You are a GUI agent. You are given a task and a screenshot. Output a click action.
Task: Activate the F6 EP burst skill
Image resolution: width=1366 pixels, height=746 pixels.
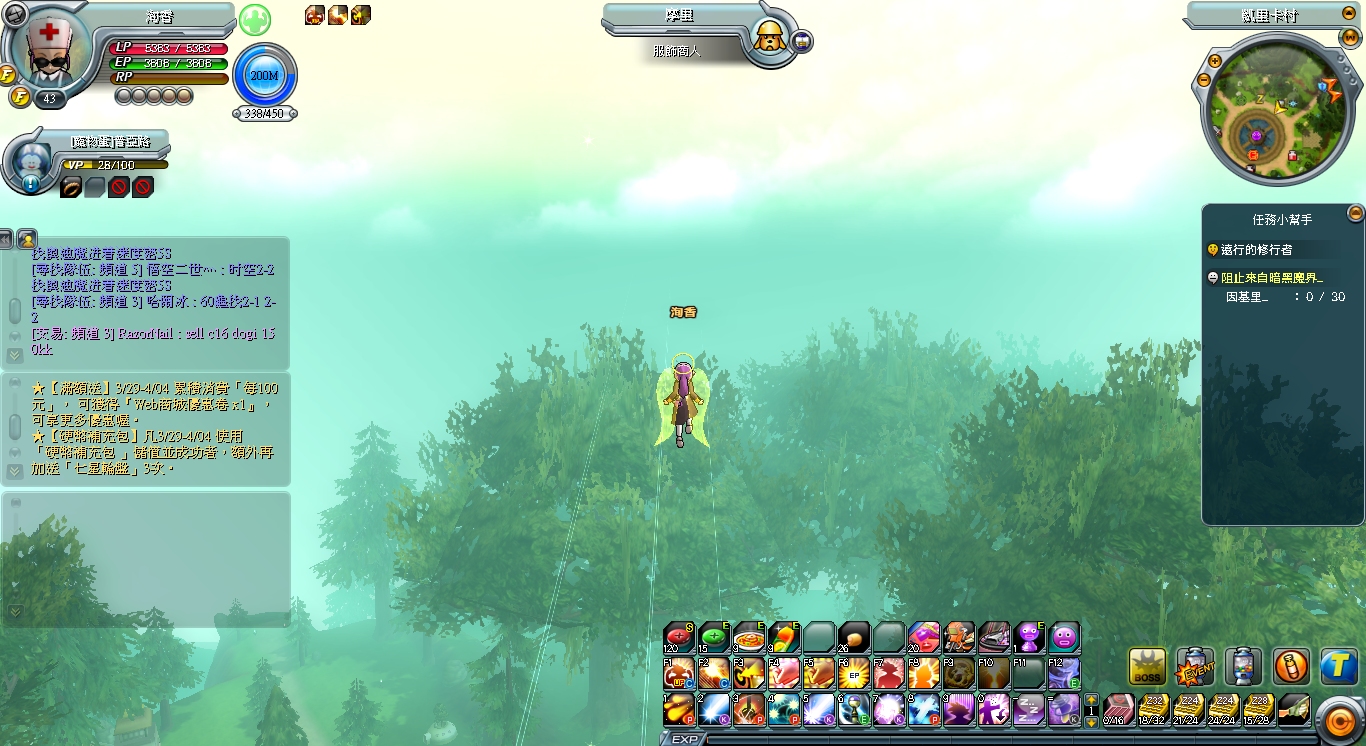point(854,673)
